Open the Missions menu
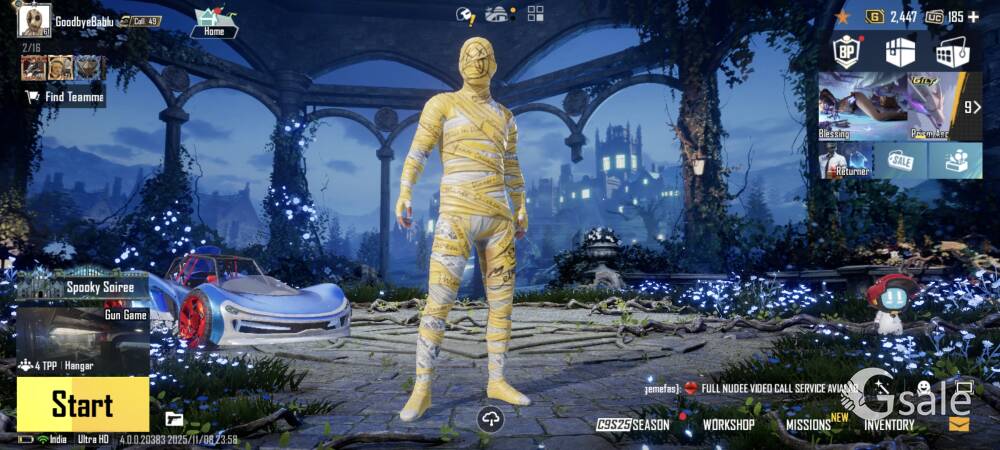Screen dimensions: 1000x450 click(x=808, y=424)
